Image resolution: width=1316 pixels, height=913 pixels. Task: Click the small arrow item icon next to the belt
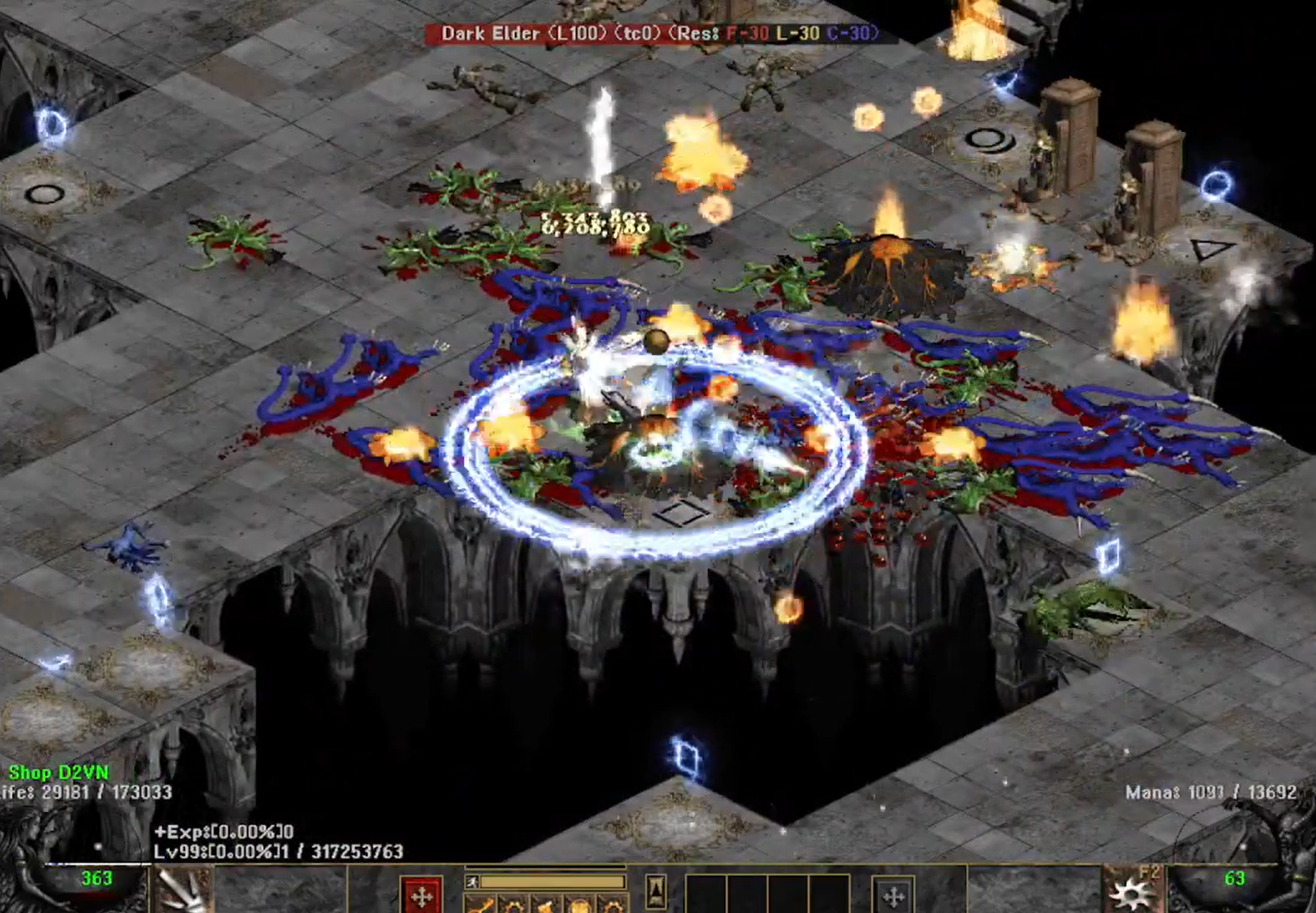point(656,889)
